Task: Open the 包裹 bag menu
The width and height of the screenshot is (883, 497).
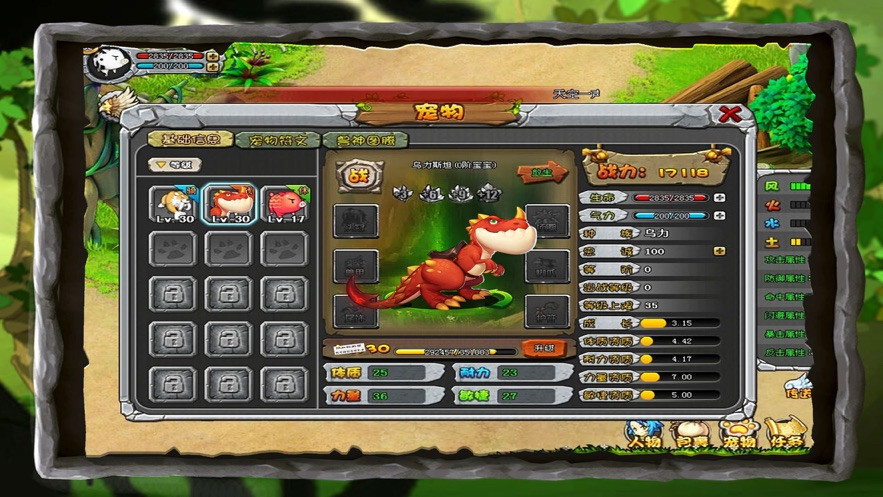Action: tap(692, 437)
